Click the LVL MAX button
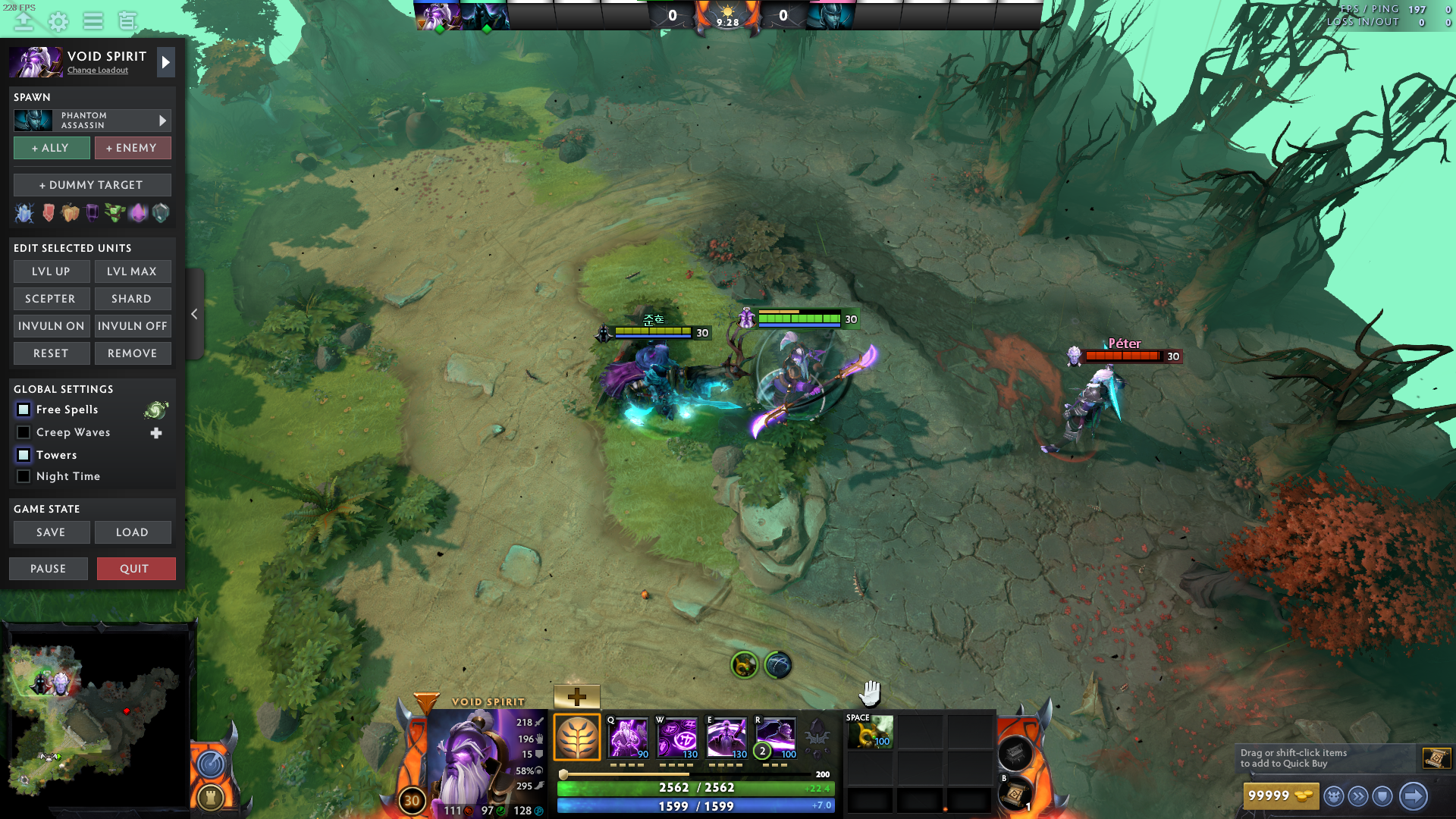Screen dimensions: 1456x819 [133, 271]
